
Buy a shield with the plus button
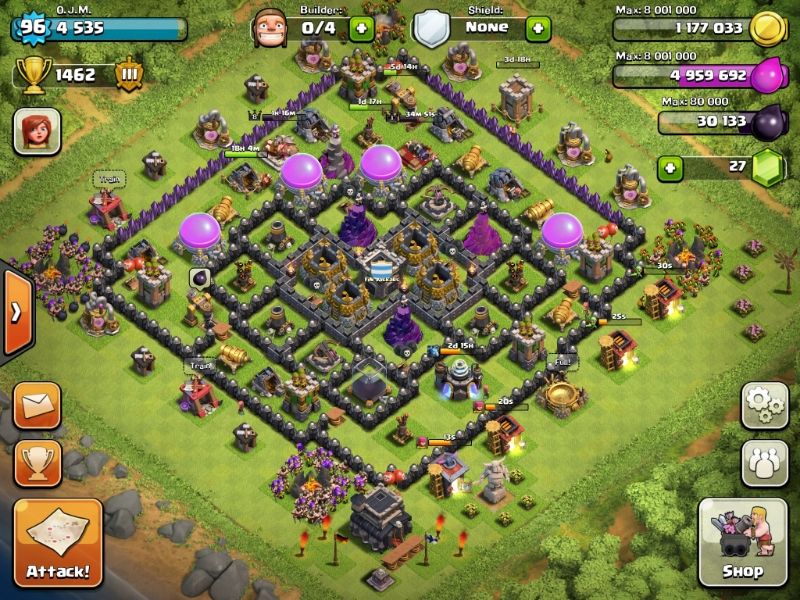coord(538,27)
